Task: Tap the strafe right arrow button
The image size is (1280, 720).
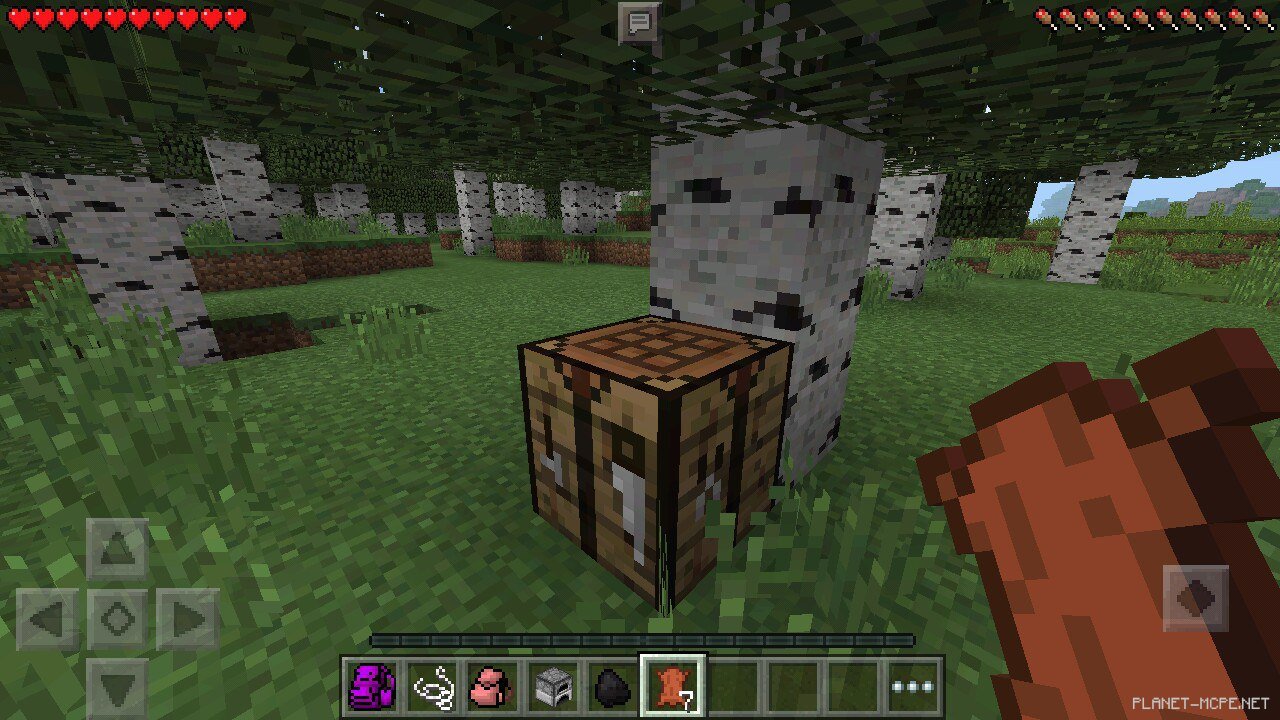Action: pyautogui.click(x=188, y=620)
